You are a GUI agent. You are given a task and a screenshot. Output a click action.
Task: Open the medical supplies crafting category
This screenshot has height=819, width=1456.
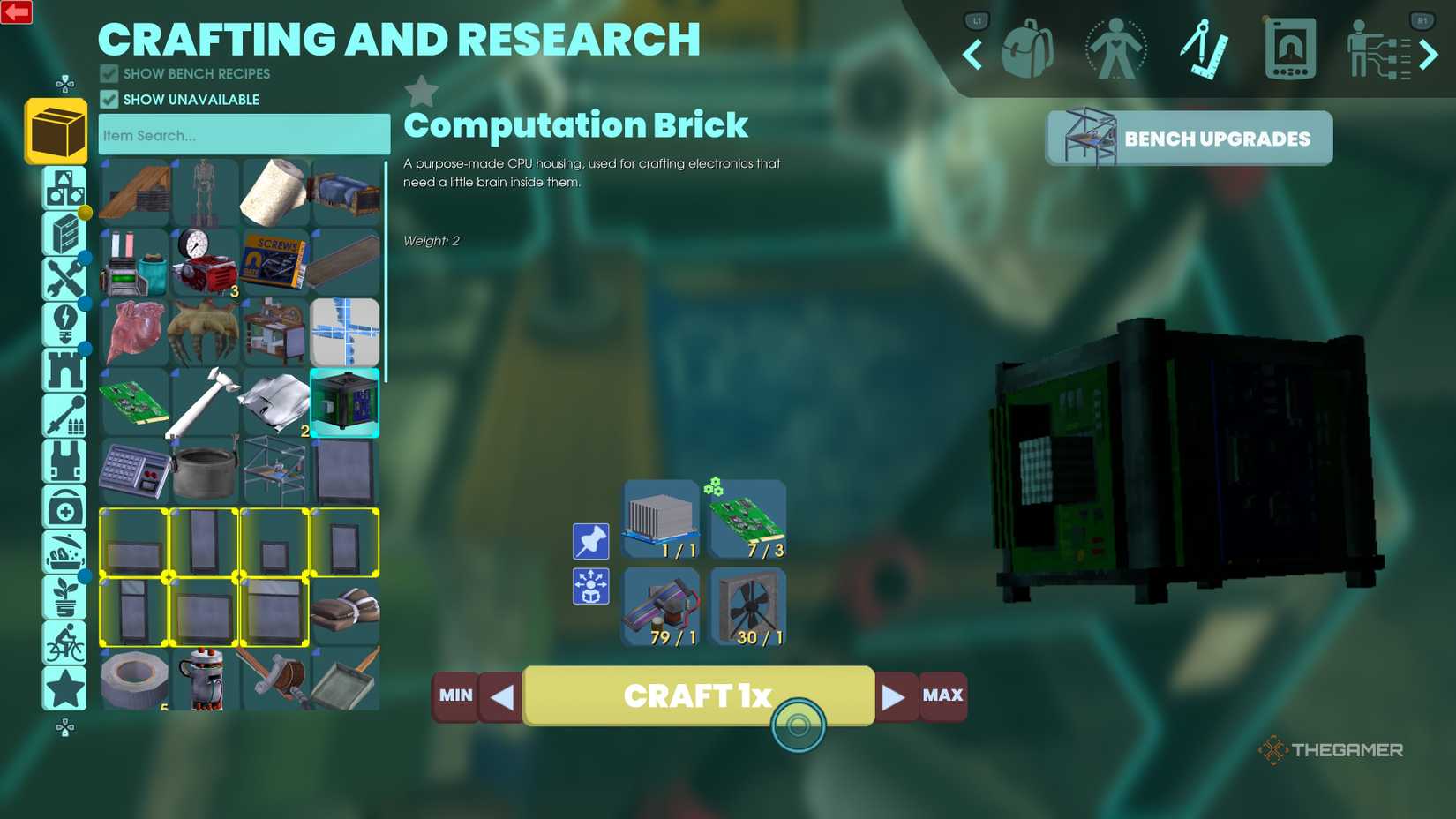click(64, 509)
